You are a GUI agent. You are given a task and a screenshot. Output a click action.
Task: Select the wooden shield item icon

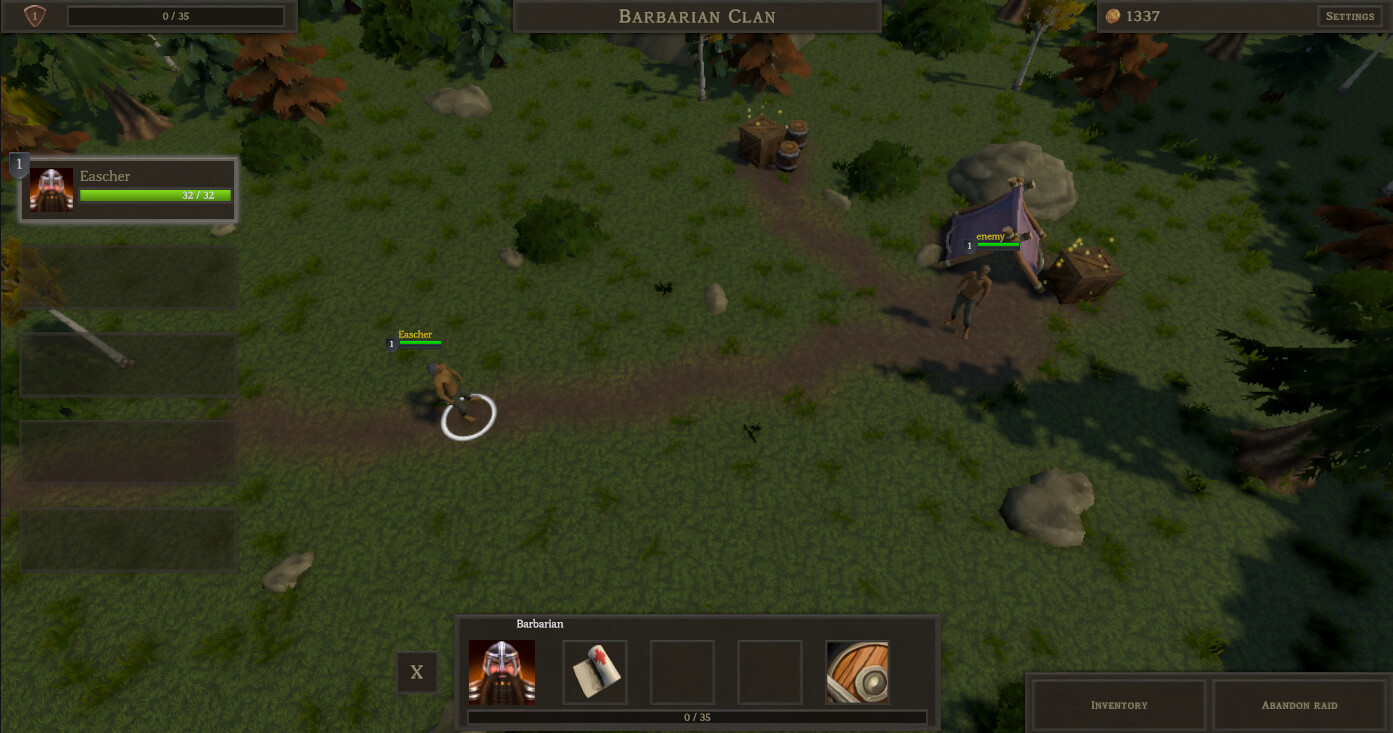pos(857,672)
